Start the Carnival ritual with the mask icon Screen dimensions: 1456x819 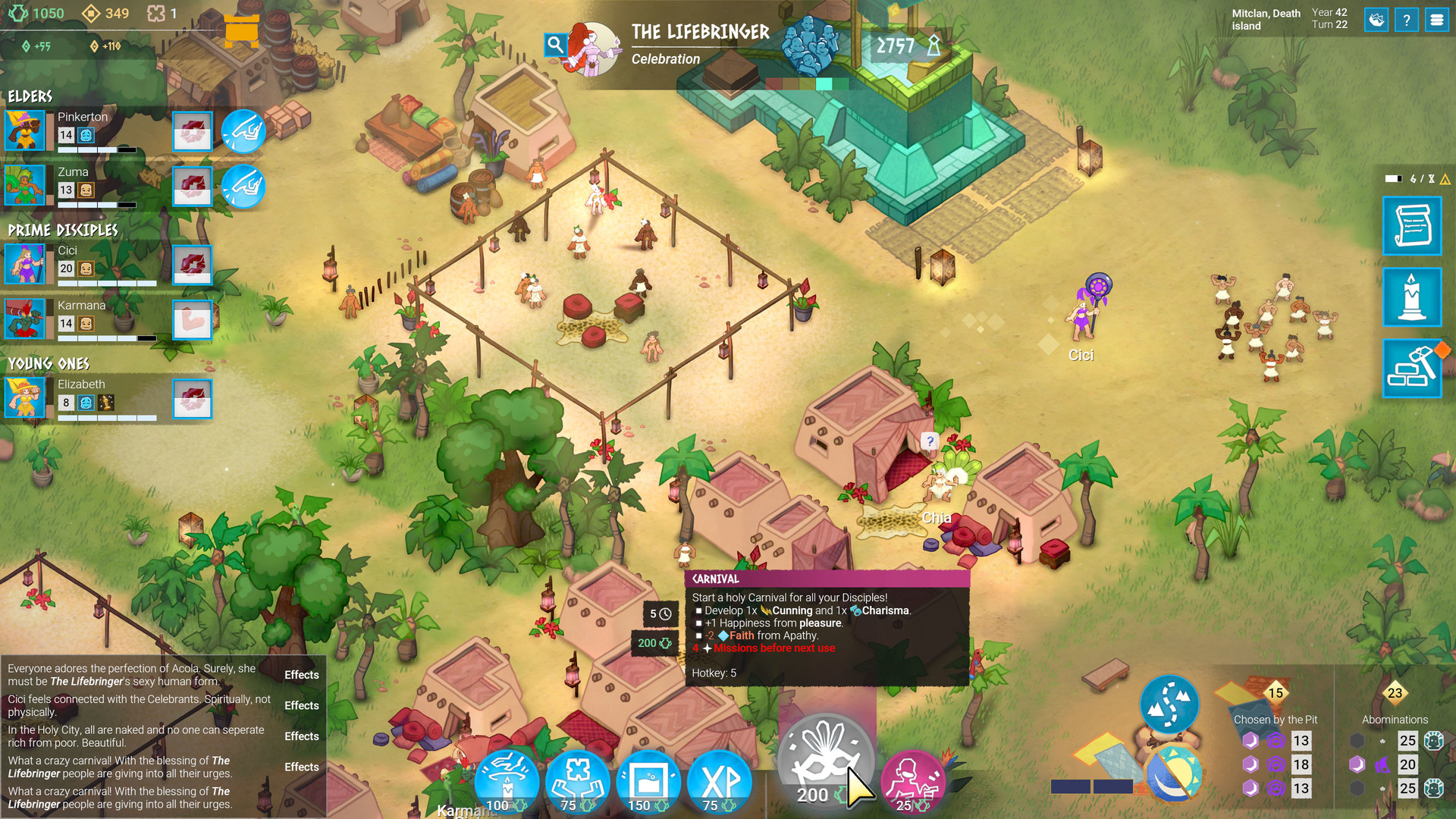[826, 762]
